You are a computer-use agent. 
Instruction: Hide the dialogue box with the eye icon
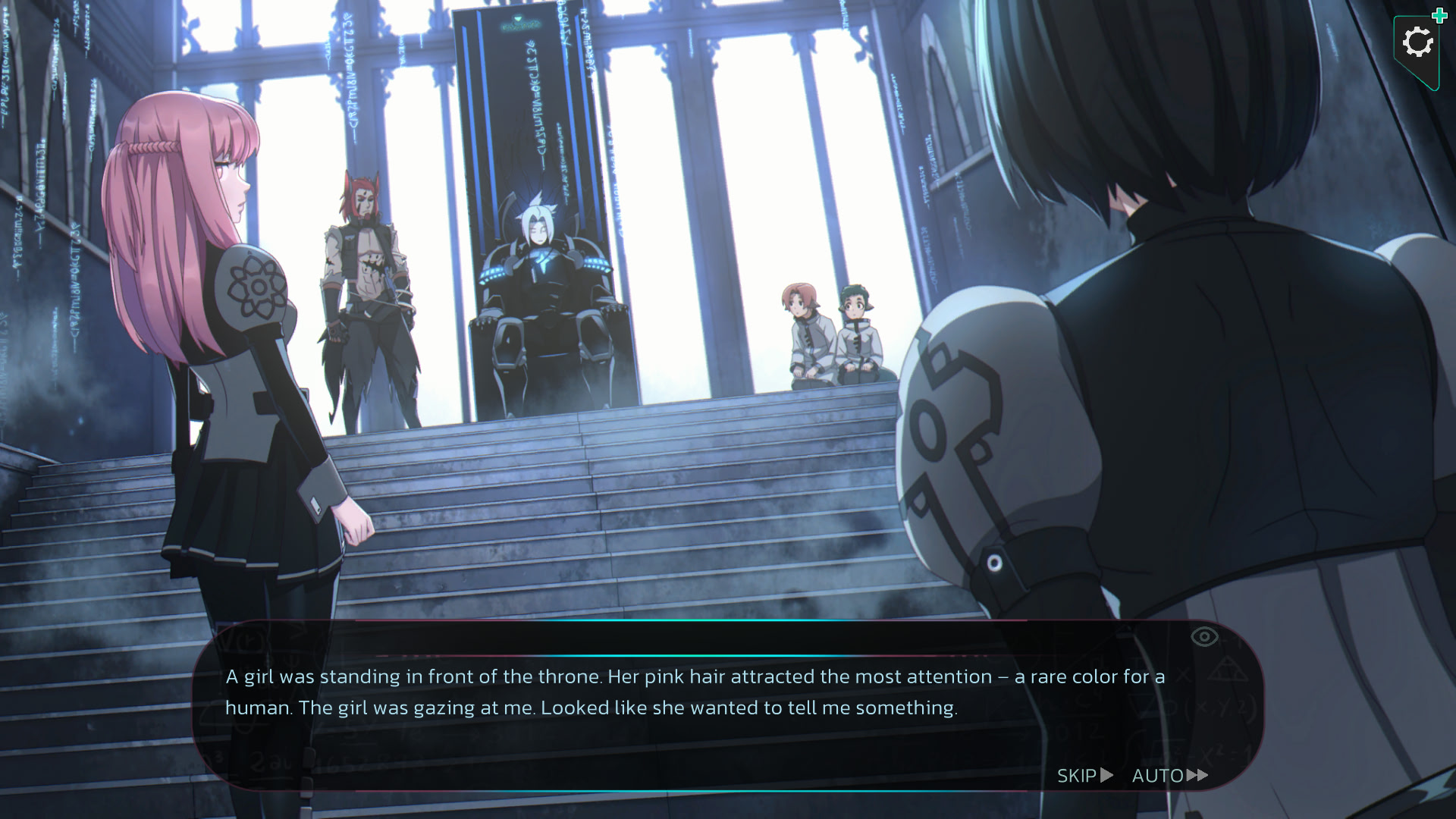tap(1204, 637)
